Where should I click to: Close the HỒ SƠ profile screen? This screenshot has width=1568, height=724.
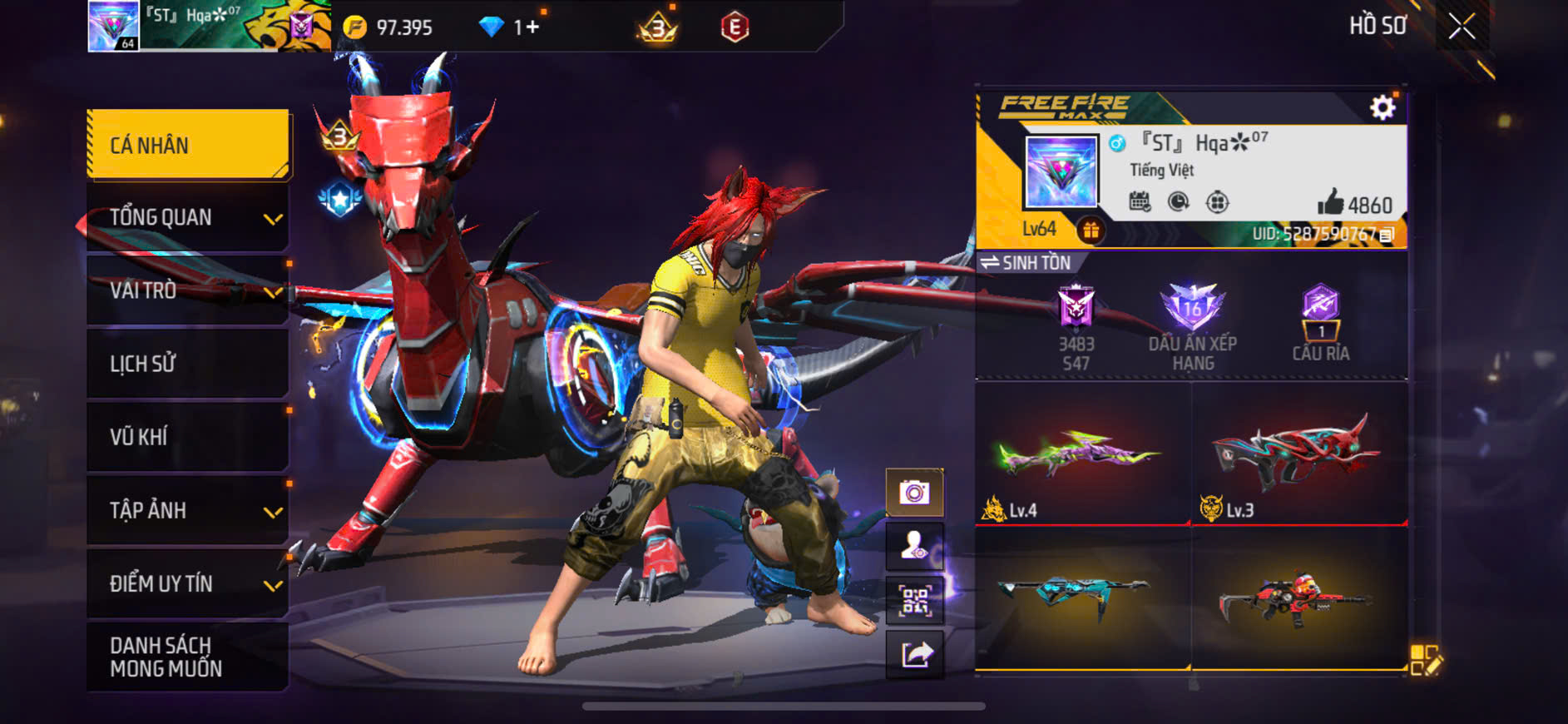[x=1462, y=27]
